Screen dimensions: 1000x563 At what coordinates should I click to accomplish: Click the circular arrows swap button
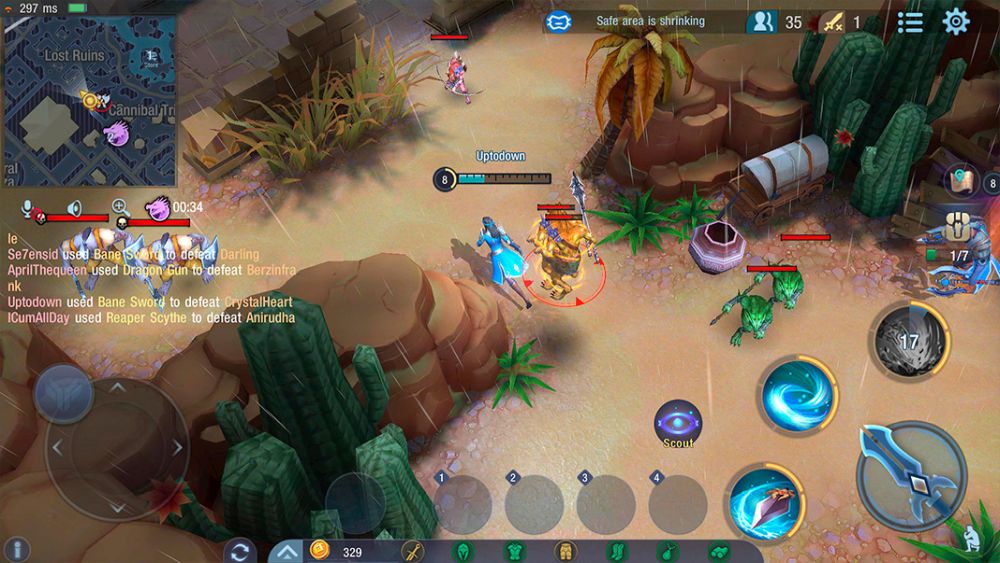pyautogui.click(x=239, y=551)
